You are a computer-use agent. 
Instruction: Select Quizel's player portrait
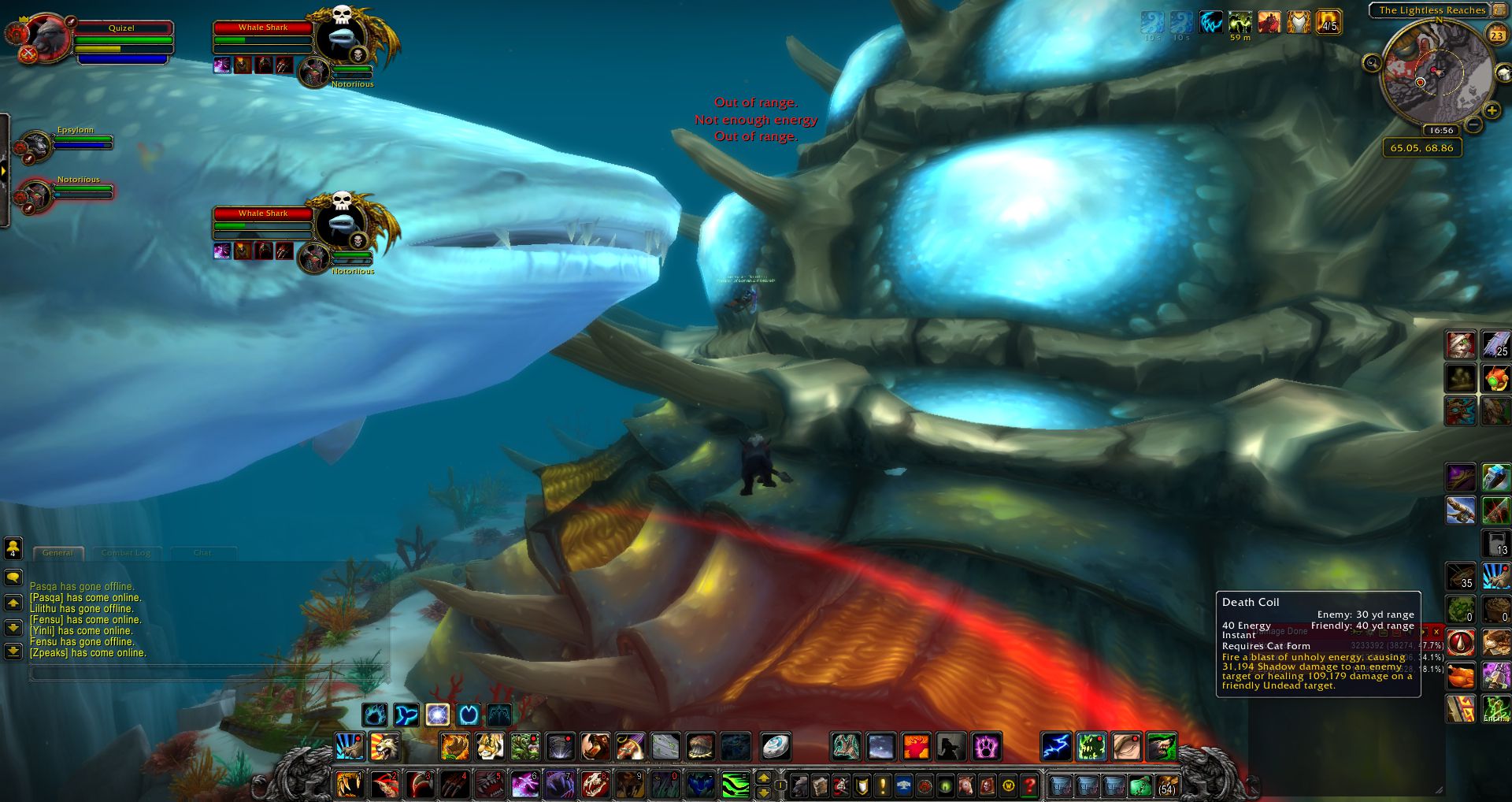[x=46, y=37]
